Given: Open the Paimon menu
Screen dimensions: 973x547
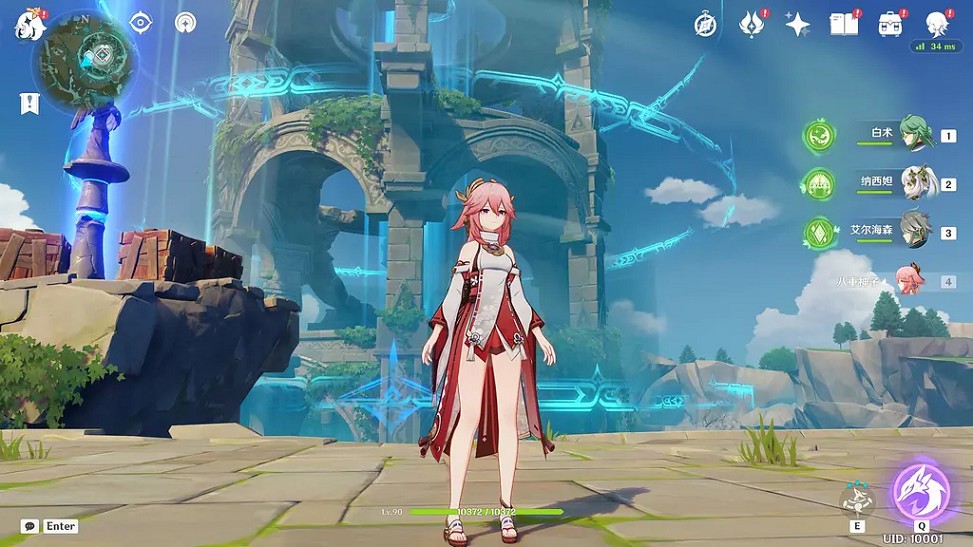Looking at the screenshot, I should pos(28,25).
